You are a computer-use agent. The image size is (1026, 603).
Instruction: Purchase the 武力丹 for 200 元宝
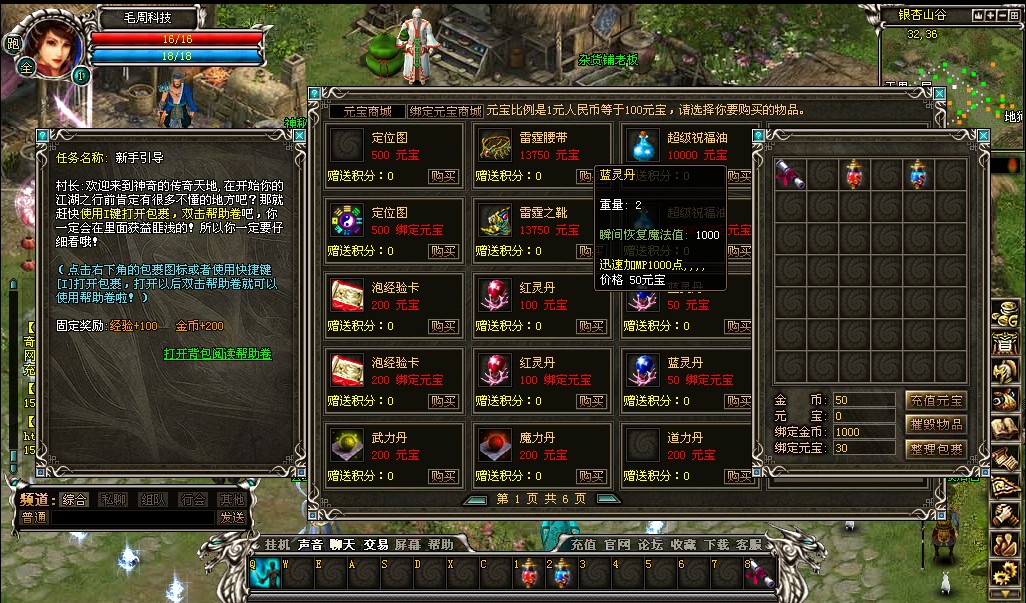tap(443, 476)
